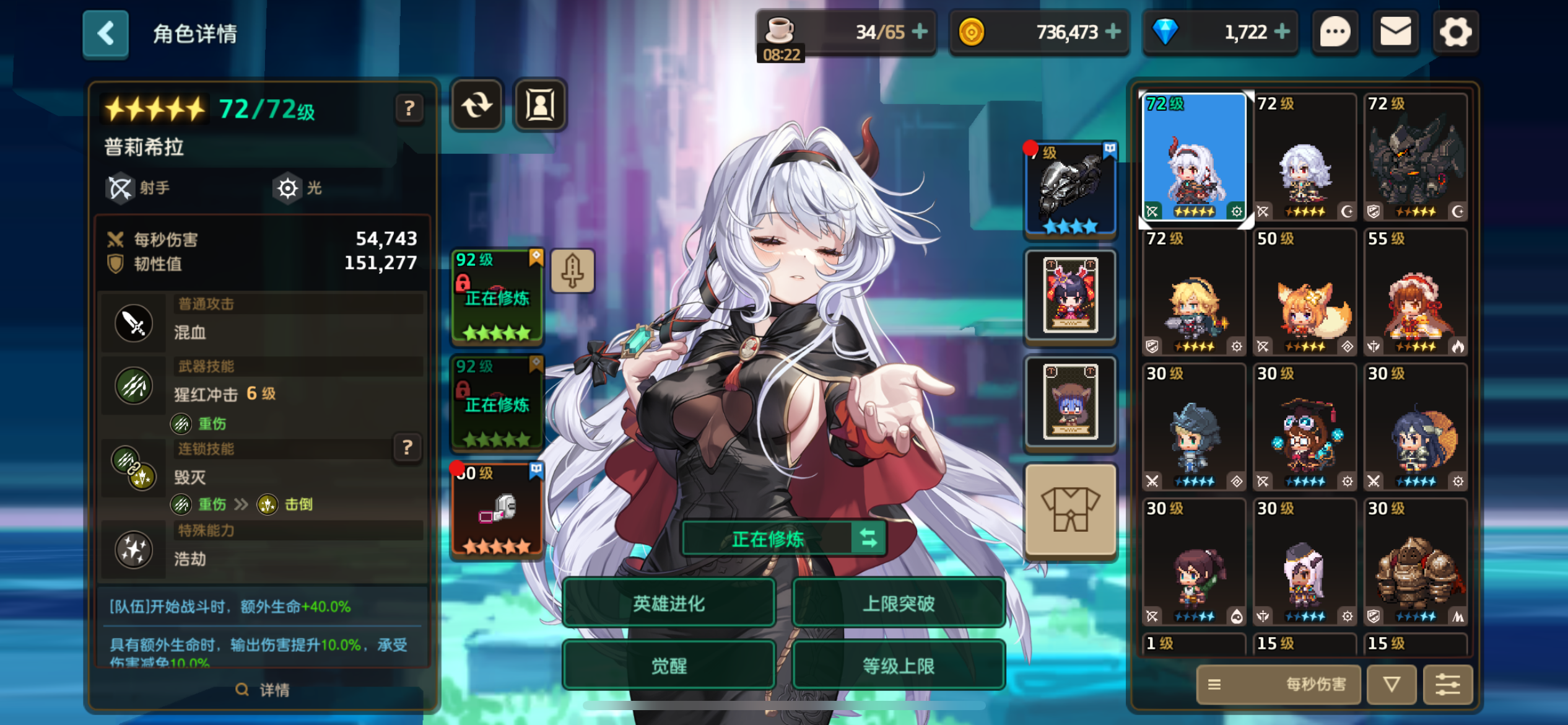Open the chat speech bubble icon
Viewport: 1568px width, 725px height.
coord(1335,32)
